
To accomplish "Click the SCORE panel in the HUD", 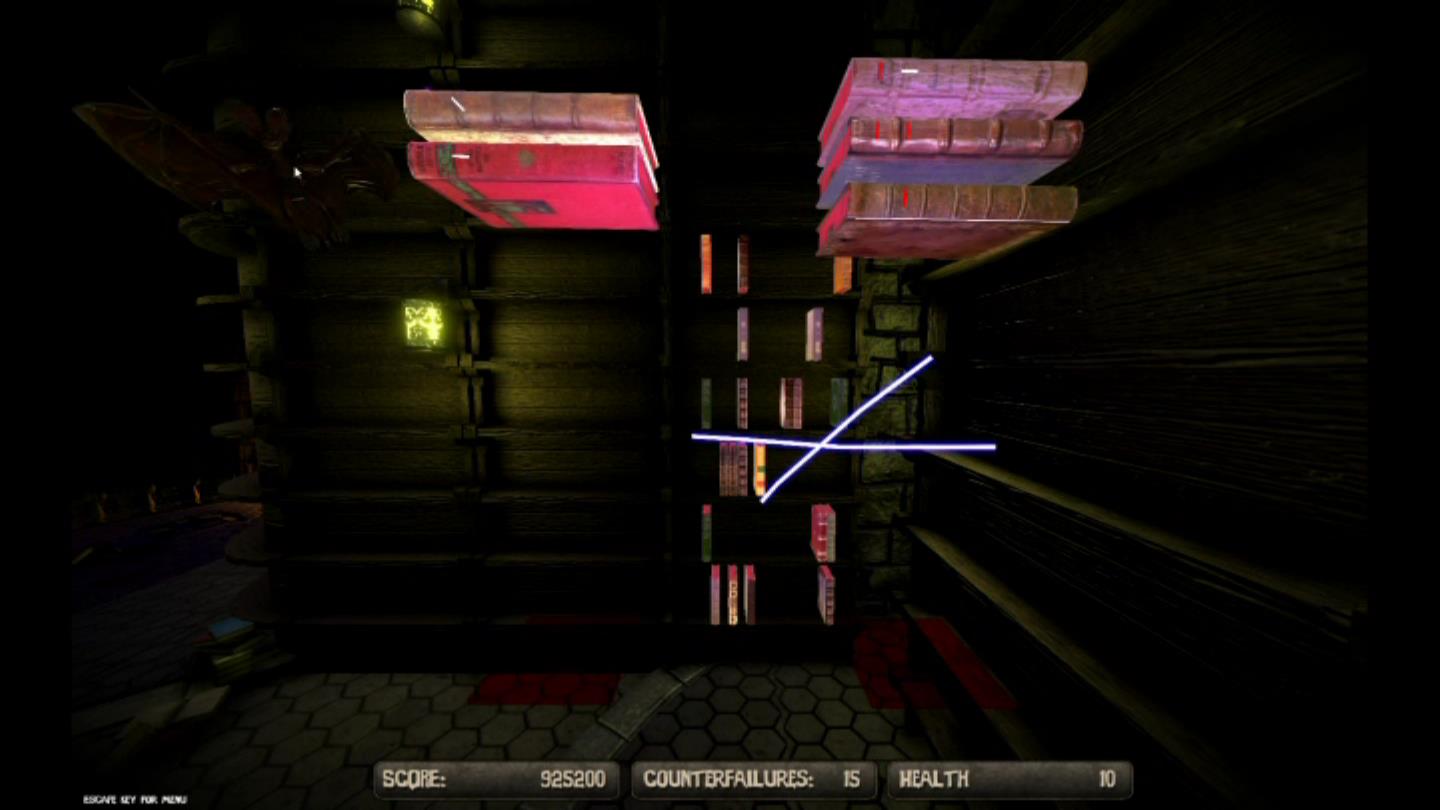I will [497, 779].
